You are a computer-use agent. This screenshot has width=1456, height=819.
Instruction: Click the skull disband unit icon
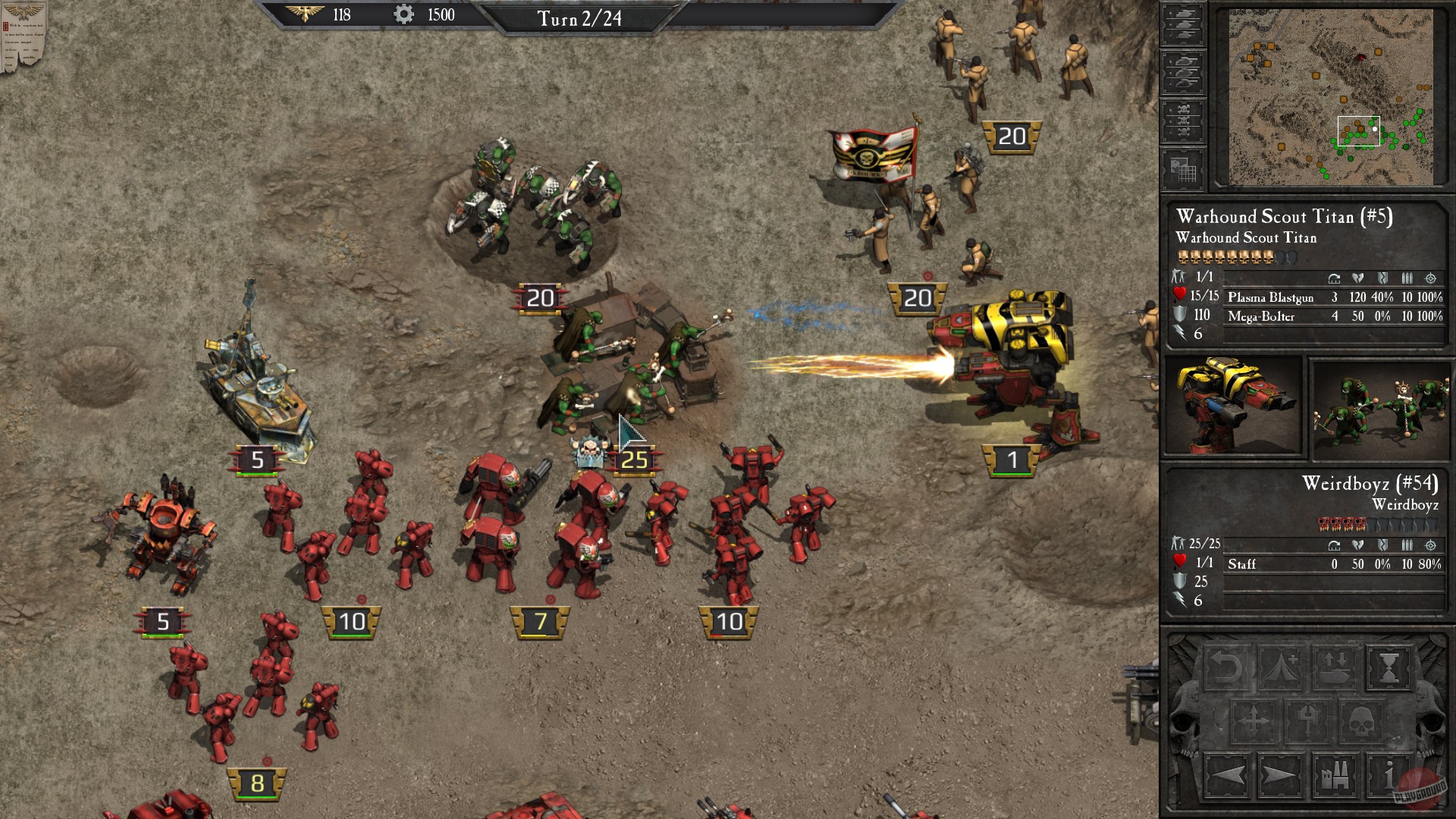(x=1361, y=720)
